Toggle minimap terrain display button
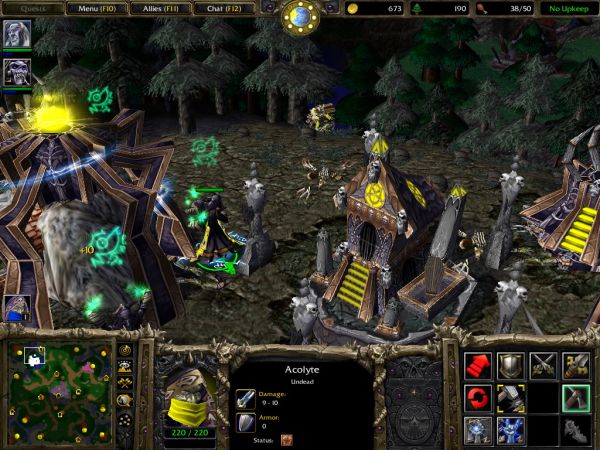 pyautogui.click(x=125, y=367)
